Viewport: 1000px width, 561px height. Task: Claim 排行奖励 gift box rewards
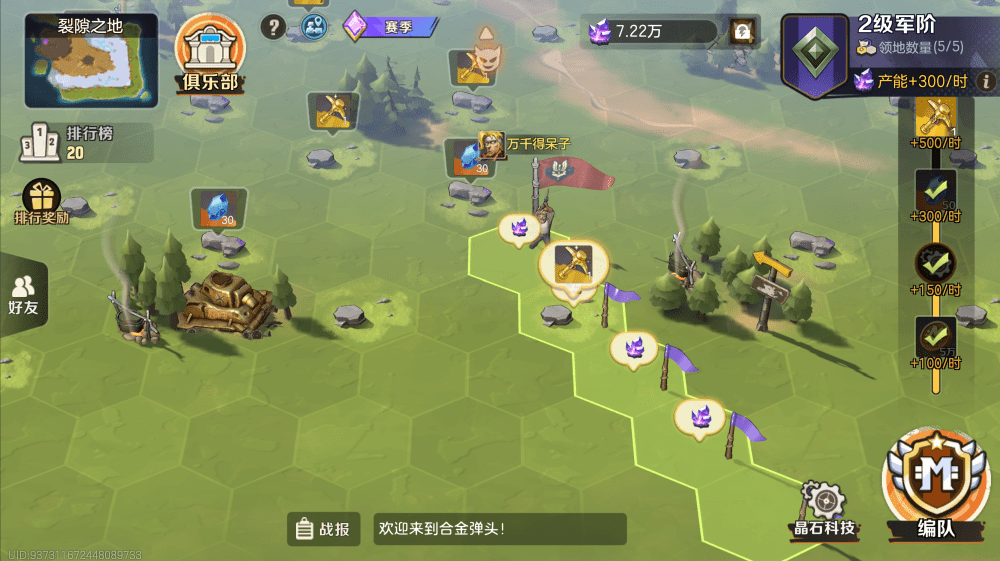click(x=42, y=202)
